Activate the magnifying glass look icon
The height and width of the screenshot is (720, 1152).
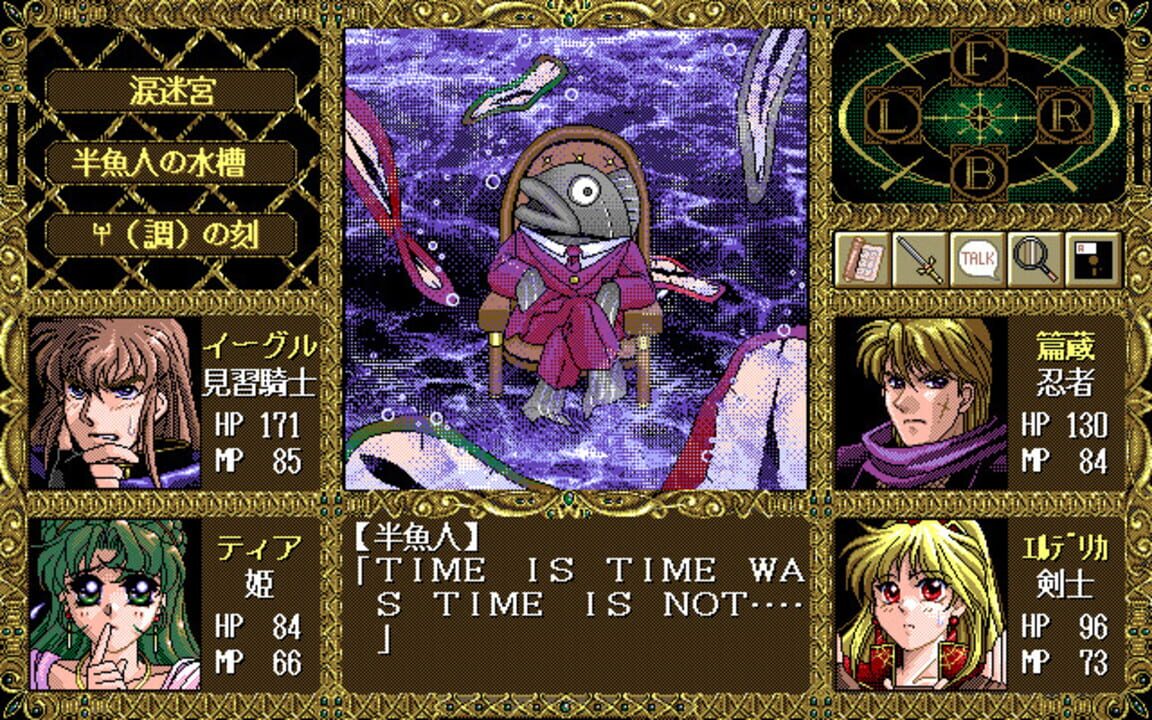[x=1034, y=260]
